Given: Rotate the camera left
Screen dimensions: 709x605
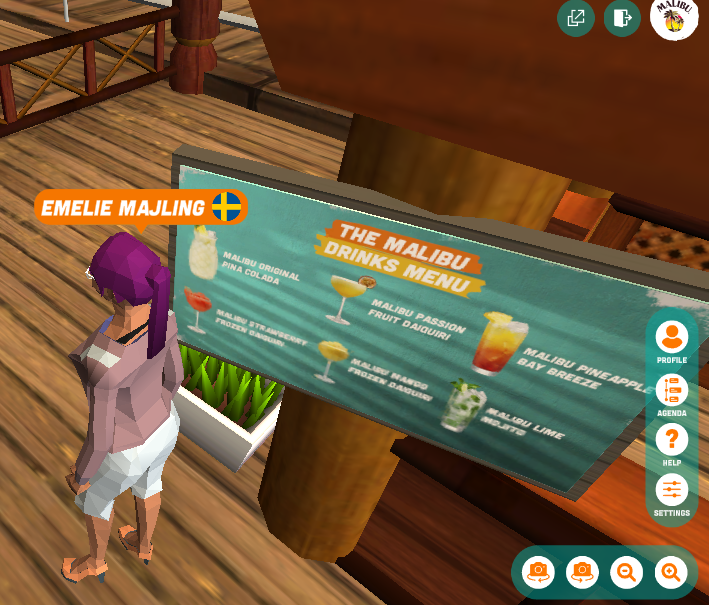Looking at the screenshot, I should tap(538, 572).
